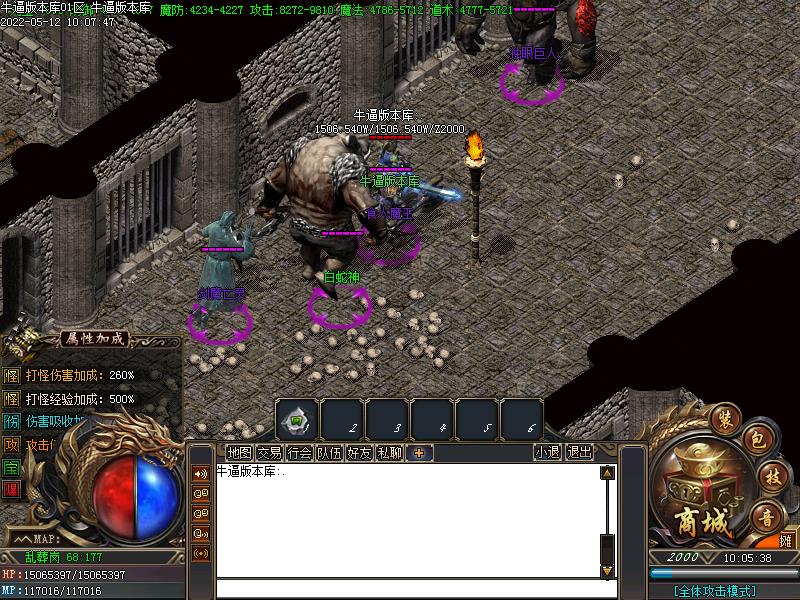The height and width of the screenshot is (600, 800).
Task: Open the 交易 trade window
Action: (269, 453)
